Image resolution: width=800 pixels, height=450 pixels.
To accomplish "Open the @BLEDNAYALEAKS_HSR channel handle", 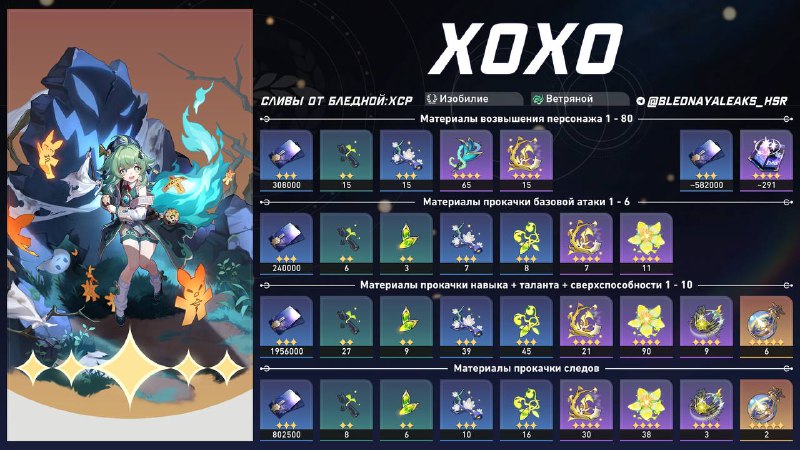I will tap(710, 100).
